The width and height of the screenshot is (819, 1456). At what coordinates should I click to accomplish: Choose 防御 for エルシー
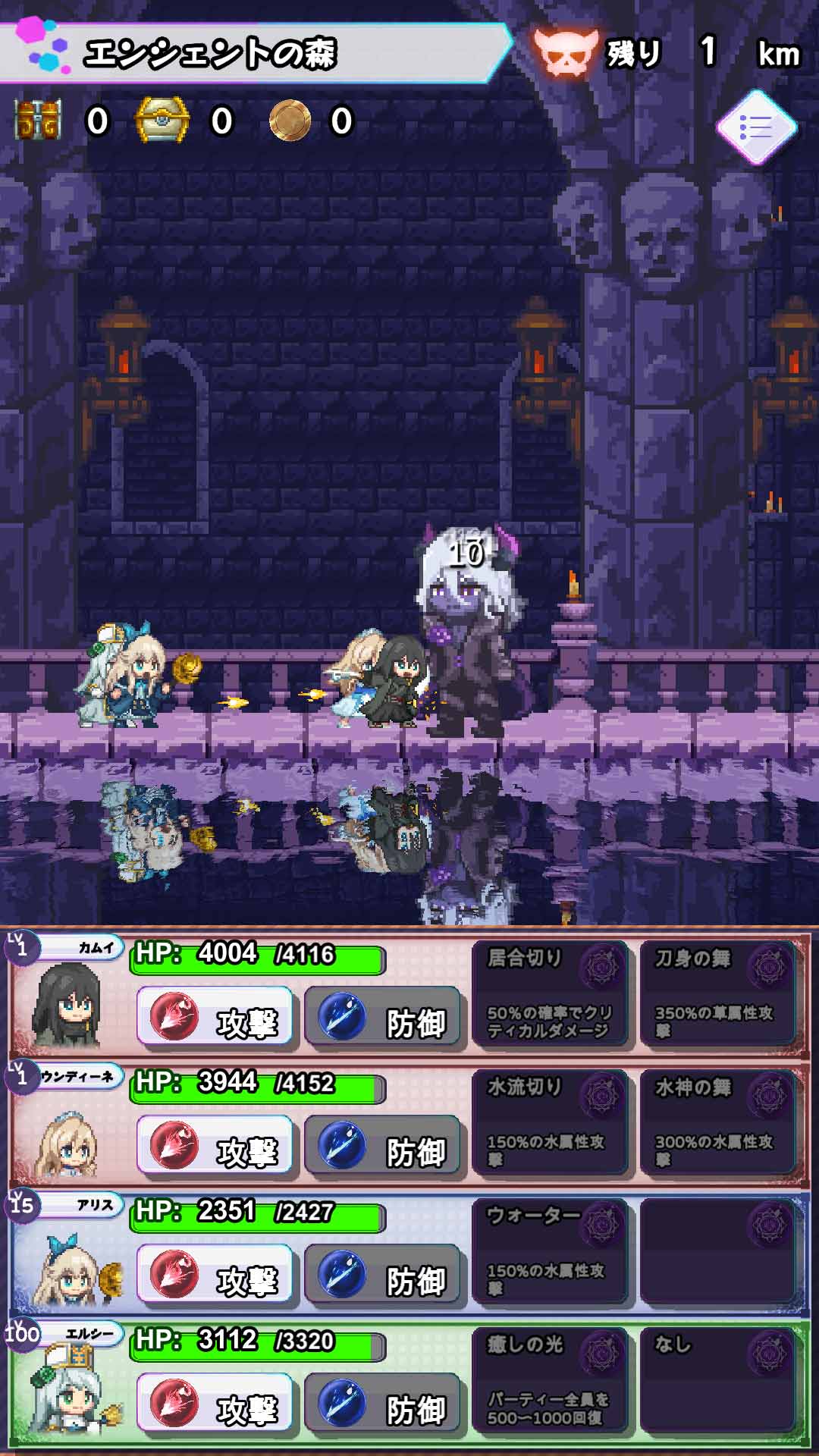tap(384, 1406)
